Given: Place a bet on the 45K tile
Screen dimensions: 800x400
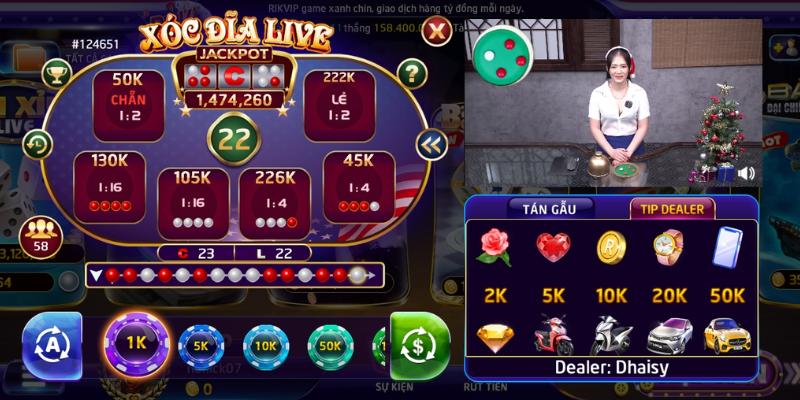Looking at the screenshot, I should (357, 185).
